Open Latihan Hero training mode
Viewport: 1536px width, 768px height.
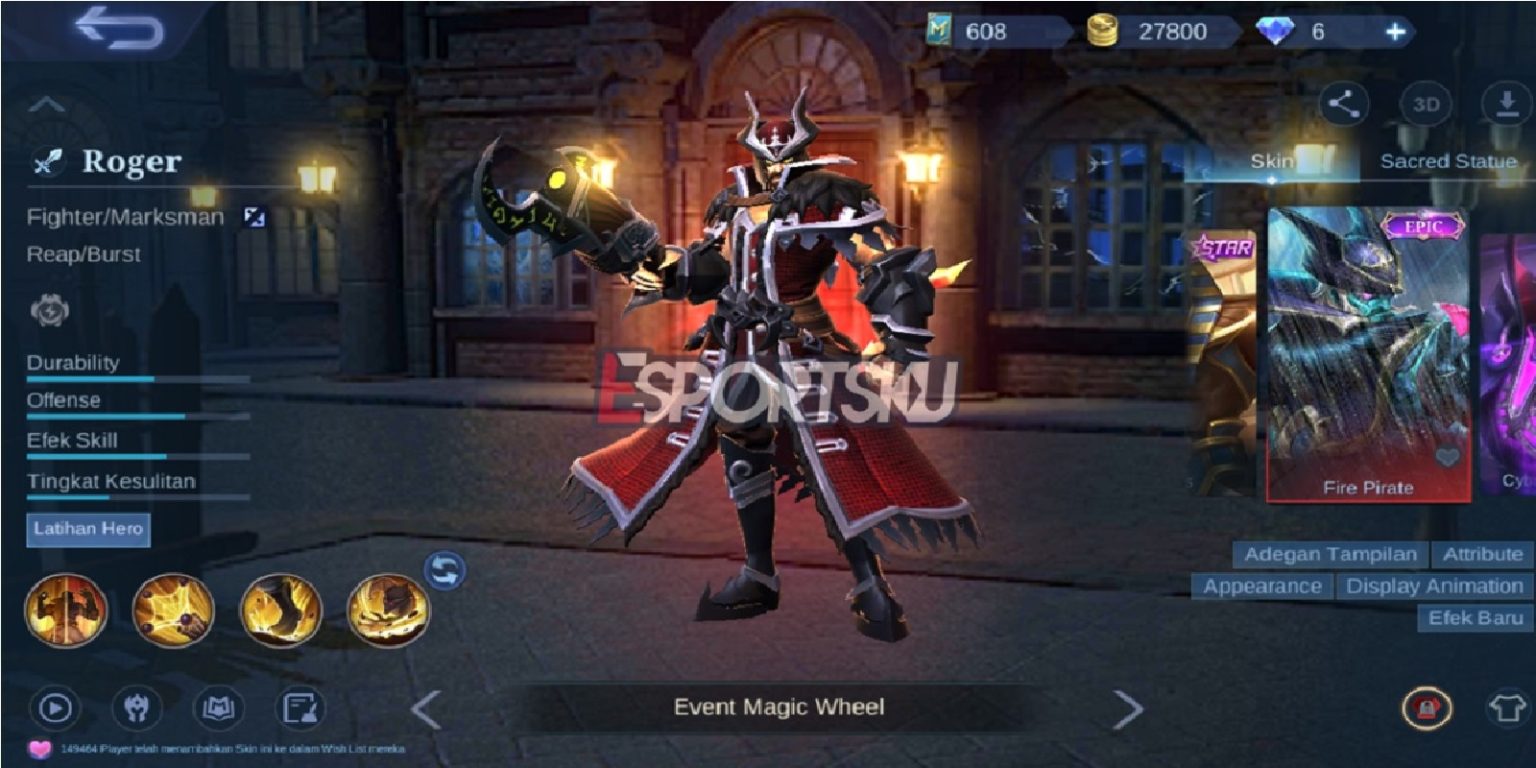(x=89, y=530)
